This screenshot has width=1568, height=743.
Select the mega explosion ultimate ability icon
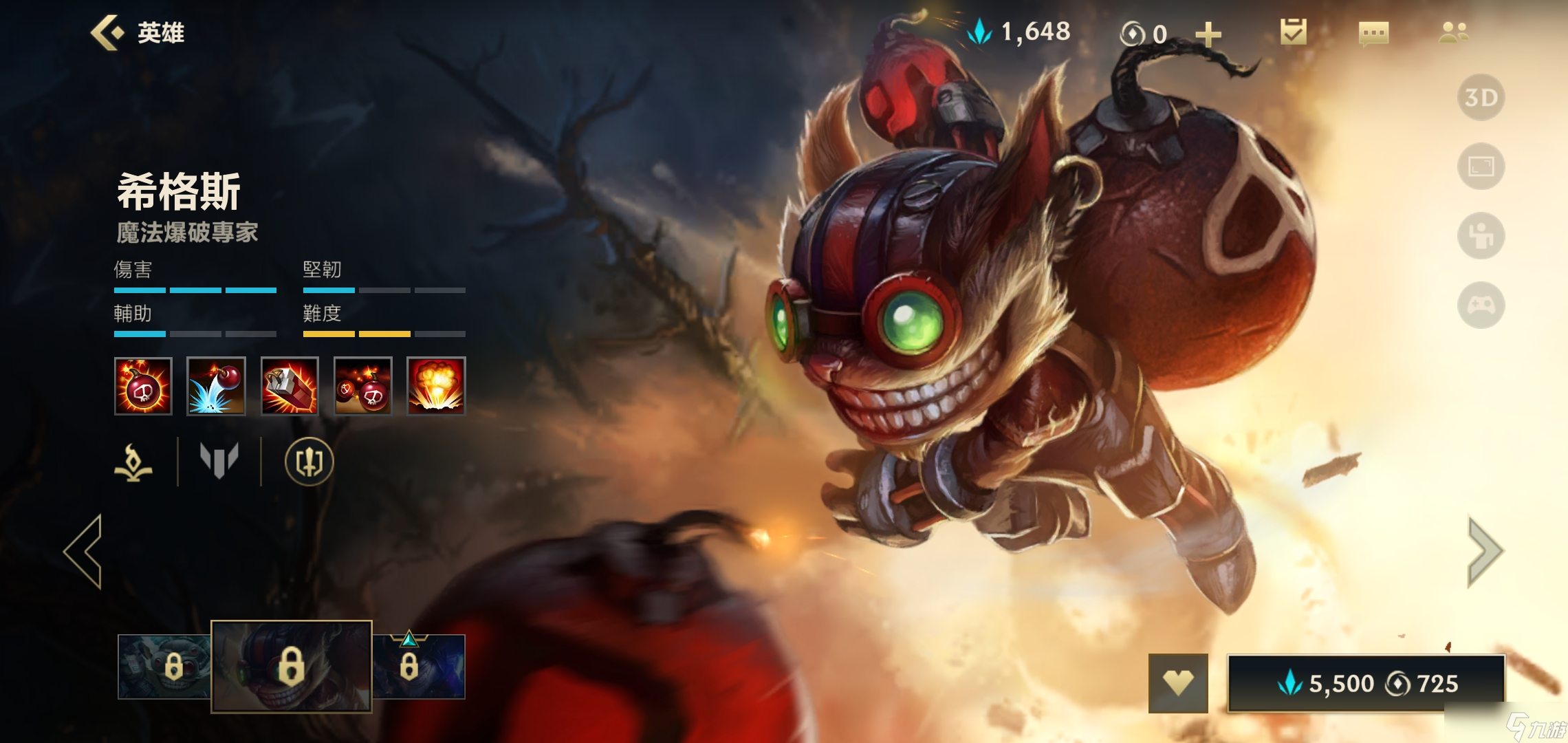tap(436, 386)
